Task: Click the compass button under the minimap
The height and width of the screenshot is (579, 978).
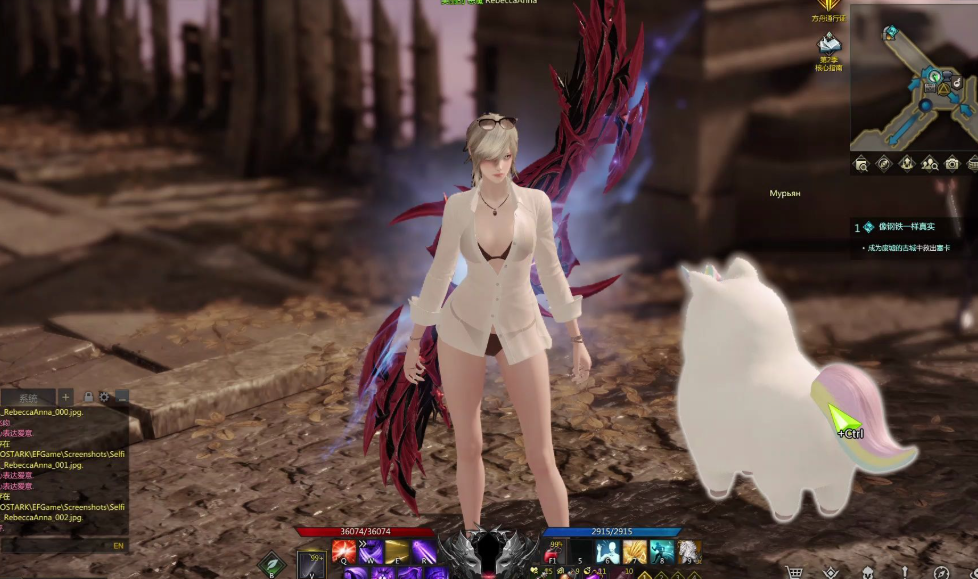Action: (884, 164)
